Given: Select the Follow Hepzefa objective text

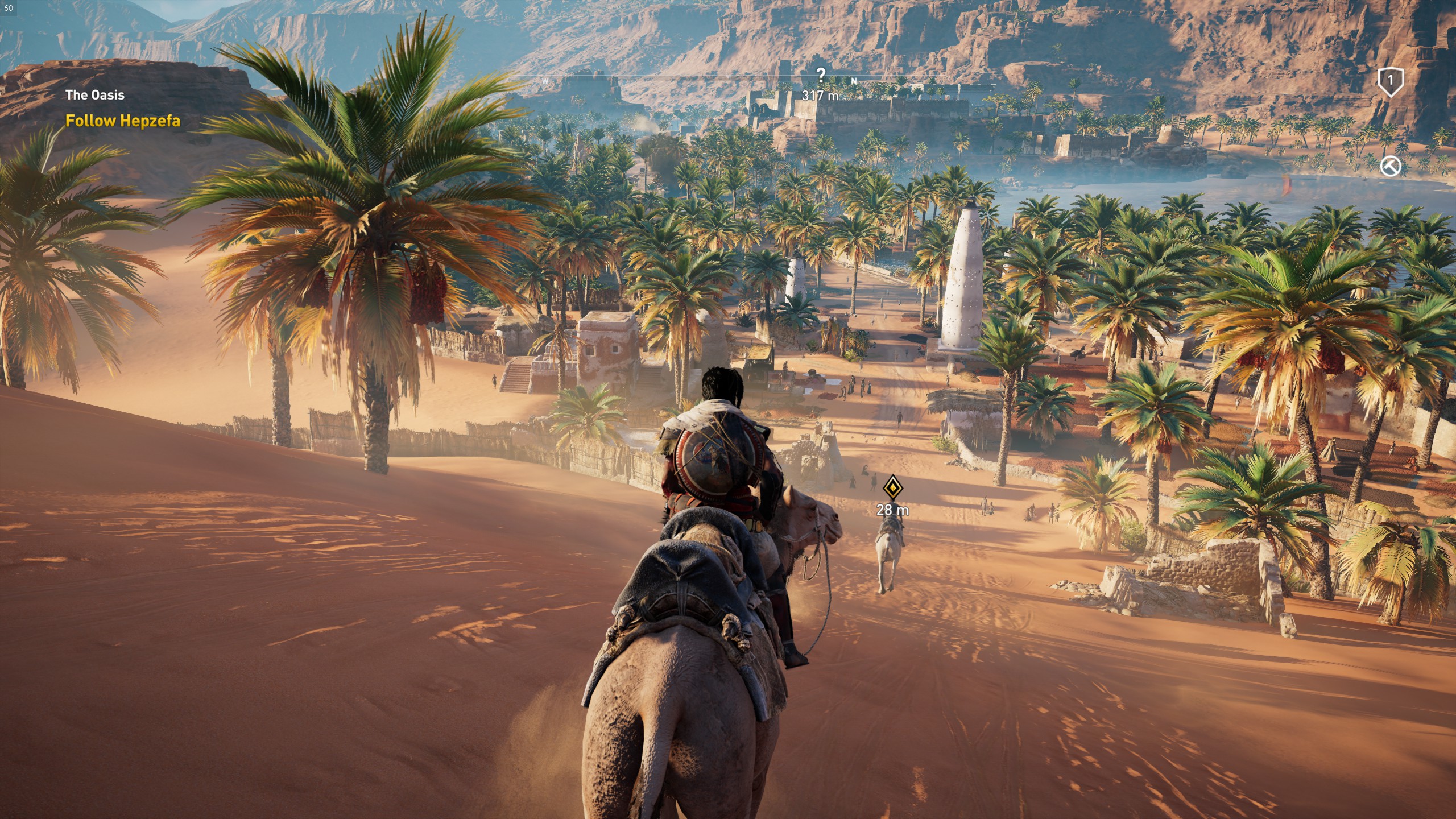Looking at the screenshot, I should 123,121.
